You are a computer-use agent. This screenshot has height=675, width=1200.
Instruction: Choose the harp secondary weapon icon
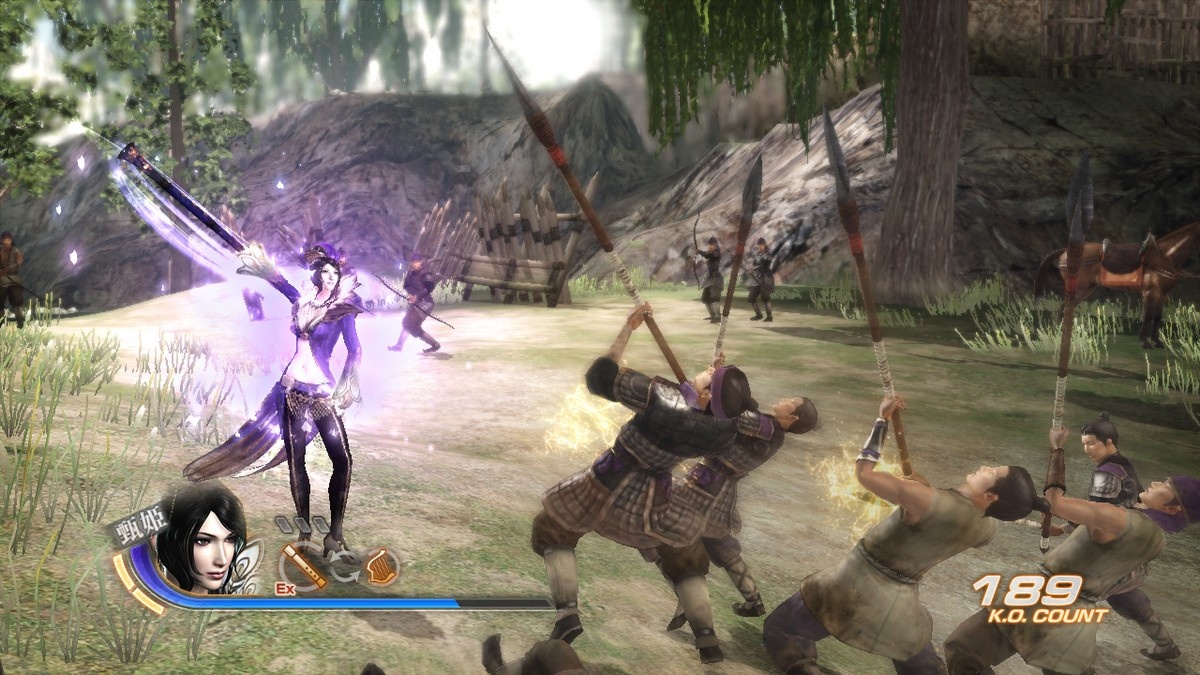[x=381, y=567]
